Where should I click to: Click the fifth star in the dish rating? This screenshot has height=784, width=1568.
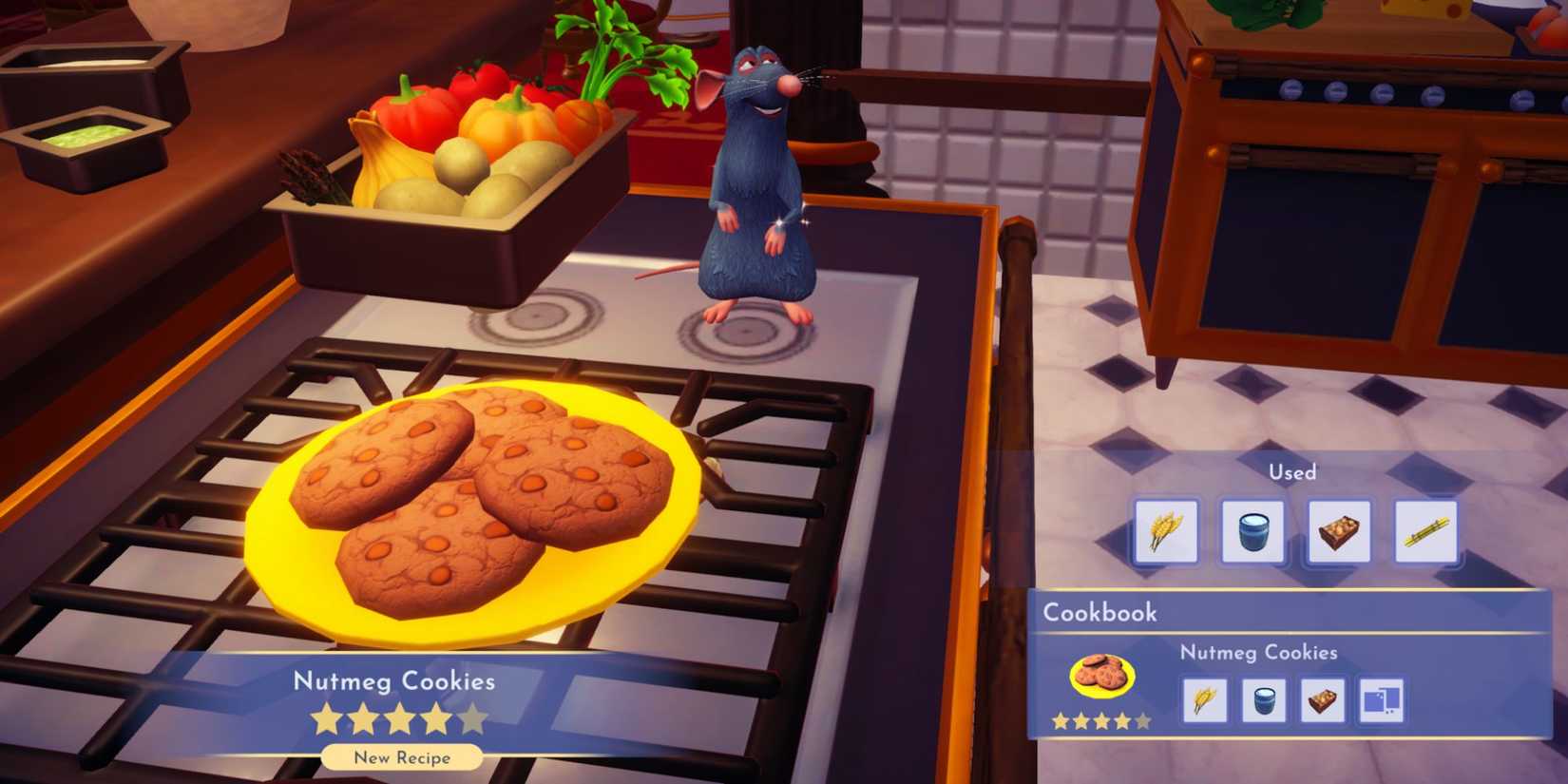(x=474, y=719)
